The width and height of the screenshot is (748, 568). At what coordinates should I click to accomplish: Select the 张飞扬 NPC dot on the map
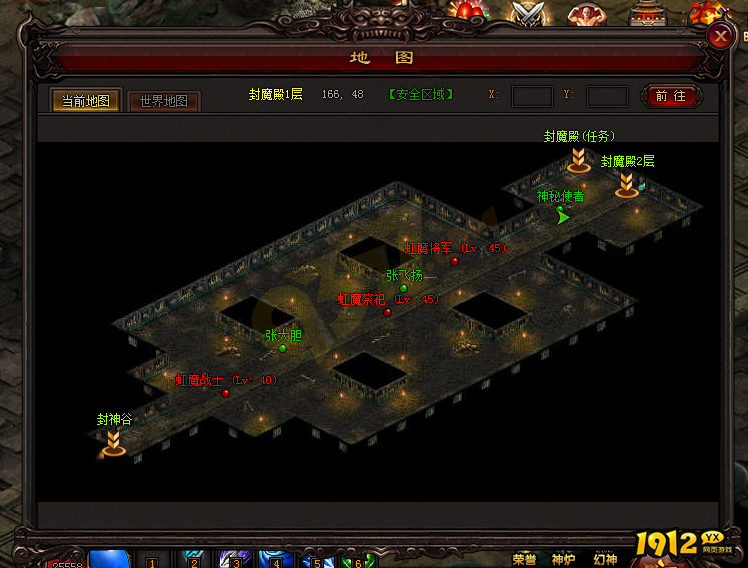(x=404, y=288)
